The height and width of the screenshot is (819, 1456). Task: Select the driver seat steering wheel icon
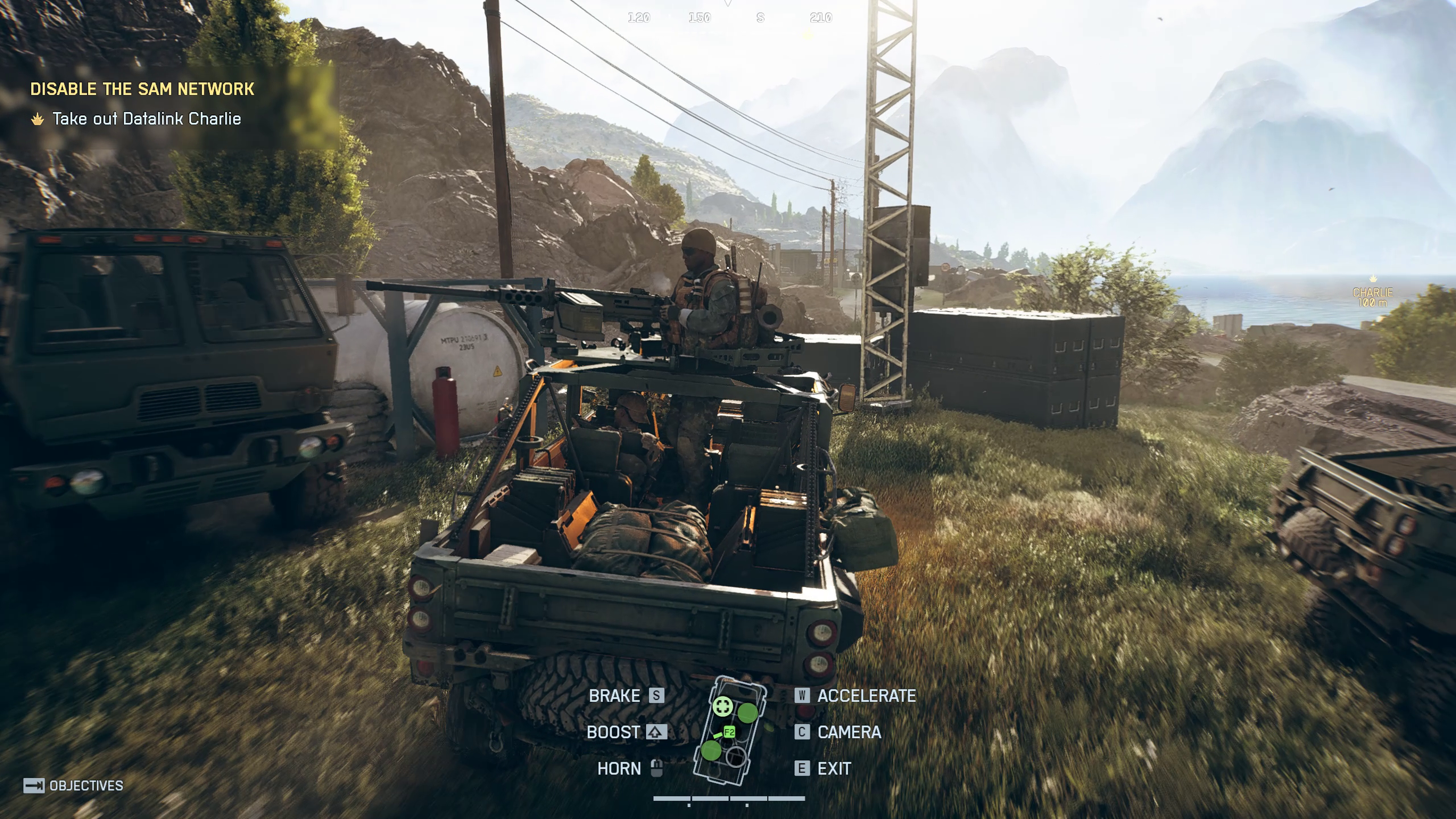[723, 706]
